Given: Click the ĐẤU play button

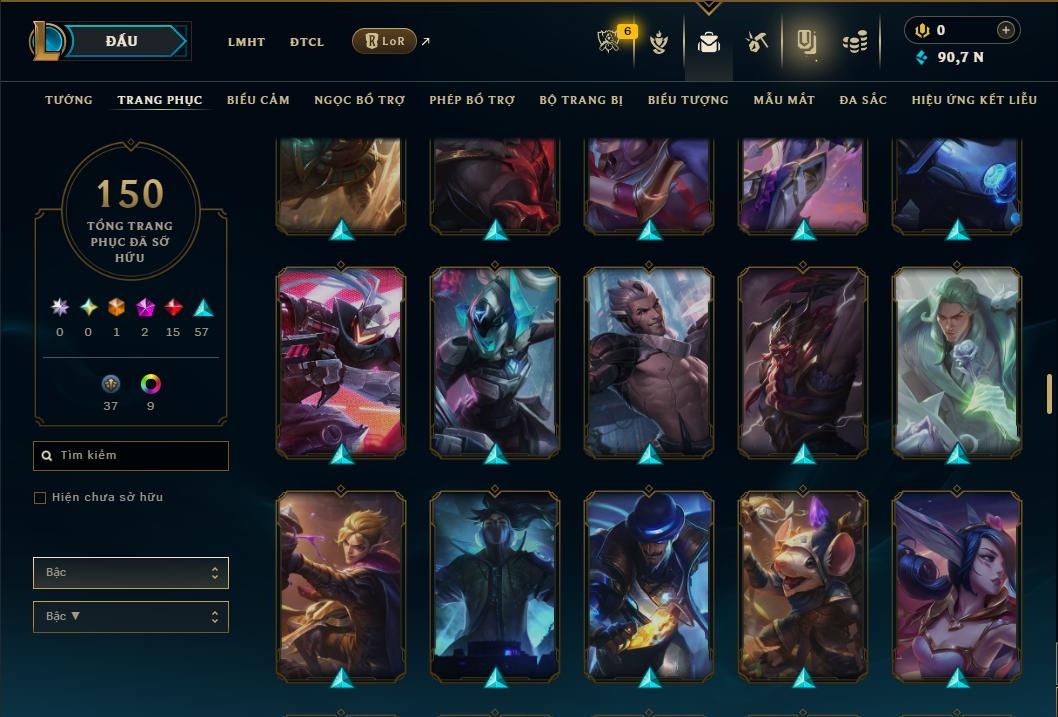Looking at the screenshot, I should click(121, 41).
